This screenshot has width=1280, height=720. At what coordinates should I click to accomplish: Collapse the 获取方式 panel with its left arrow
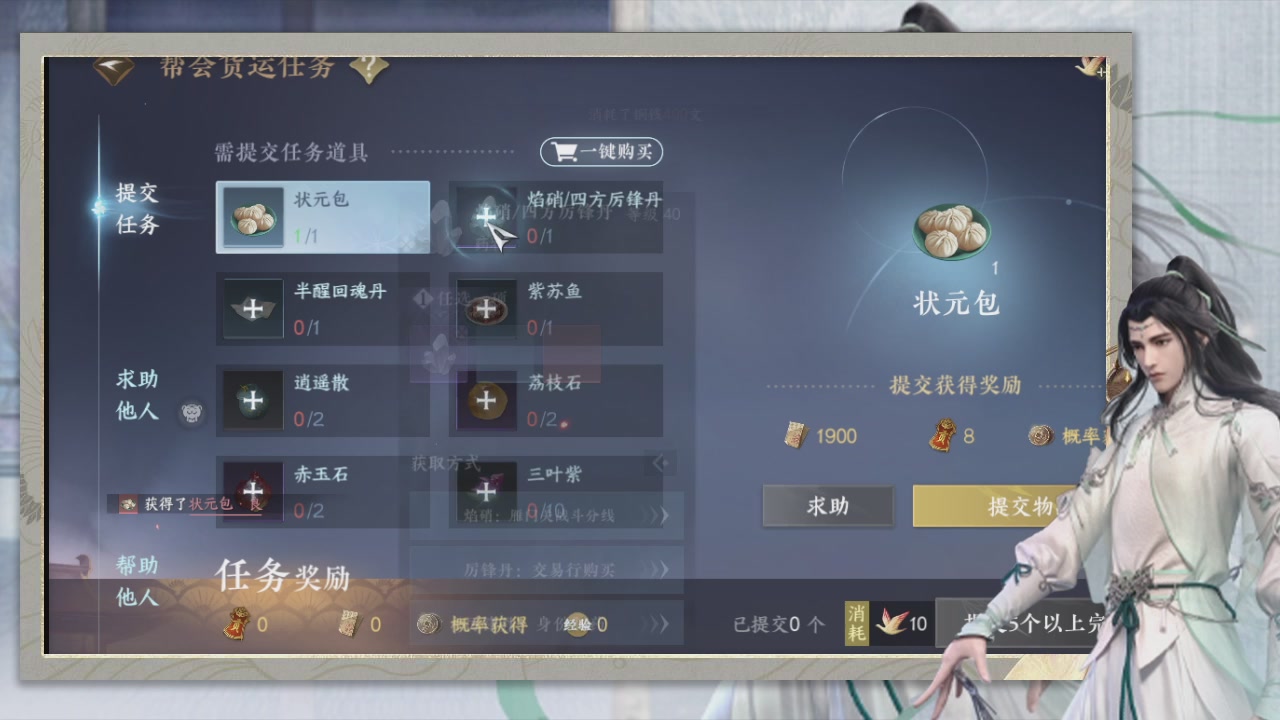(659, 463)
